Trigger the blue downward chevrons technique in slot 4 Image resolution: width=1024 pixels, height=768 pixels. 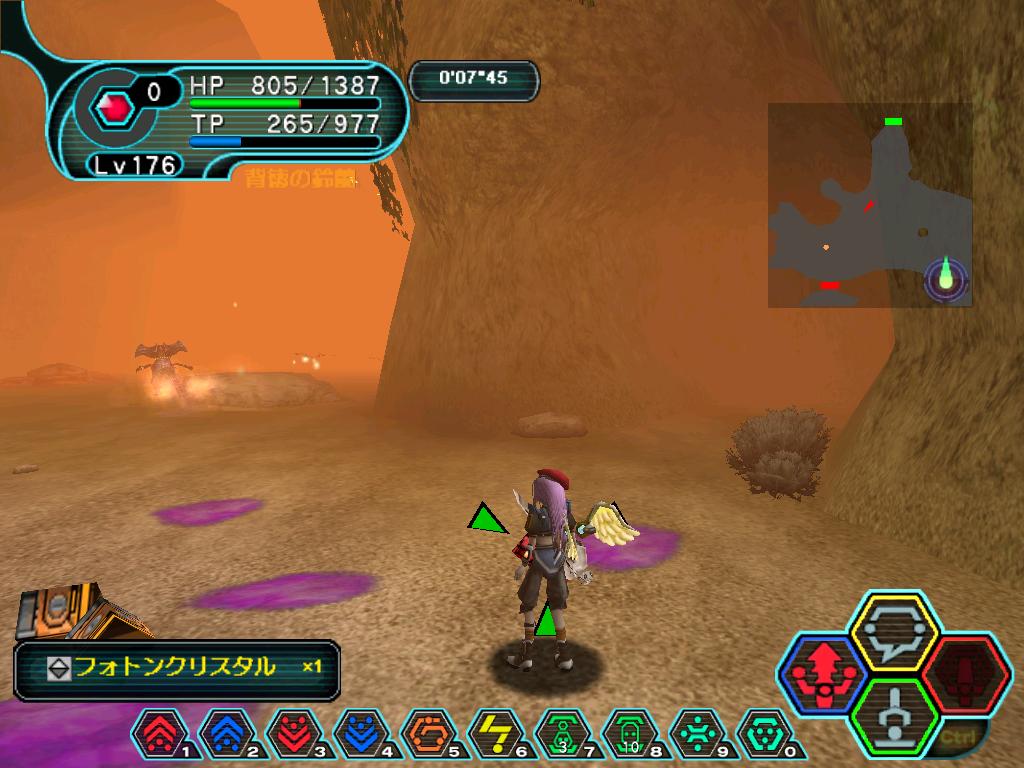360,734
